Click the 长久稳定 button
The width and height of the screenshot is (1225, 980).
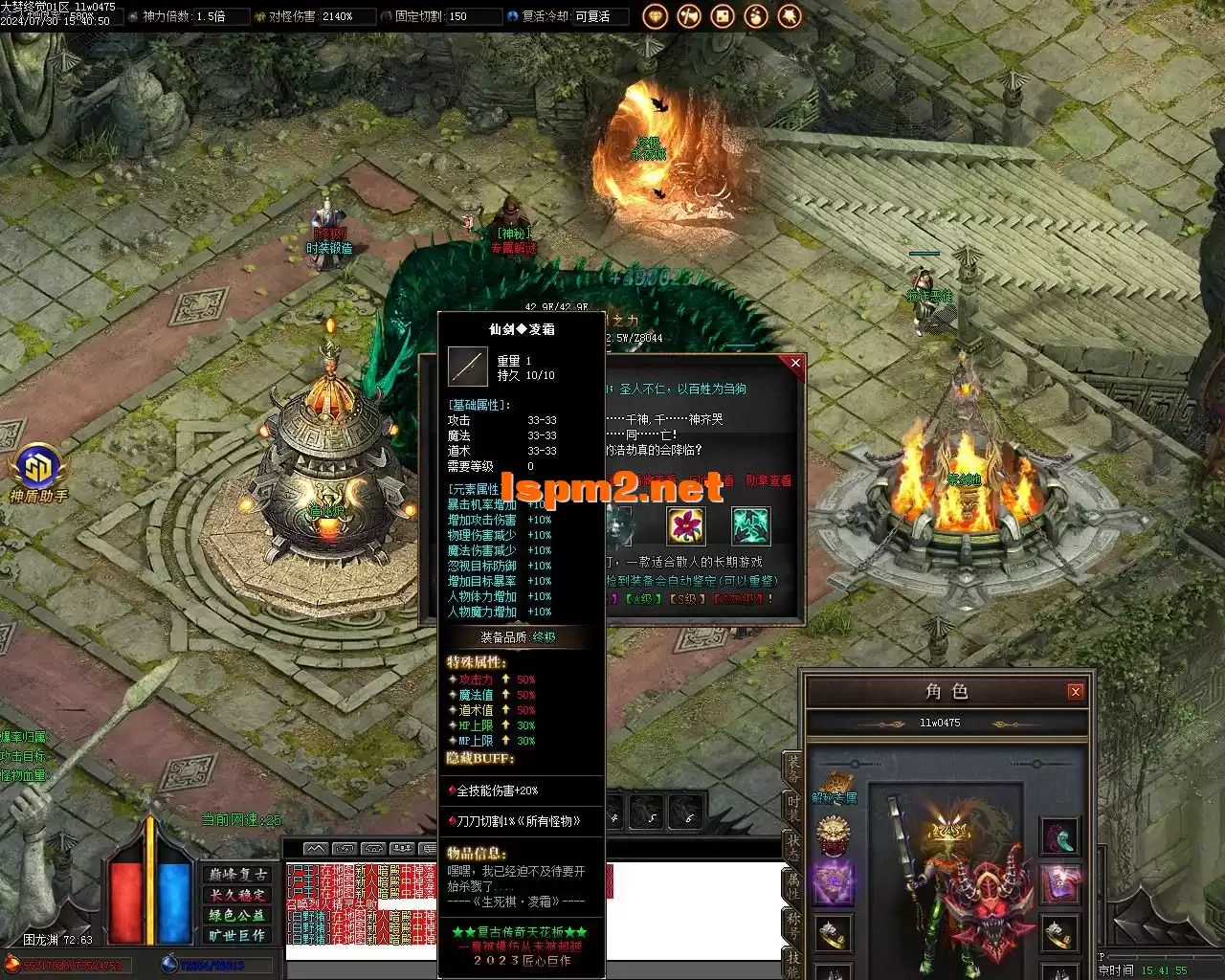[238, 895]
